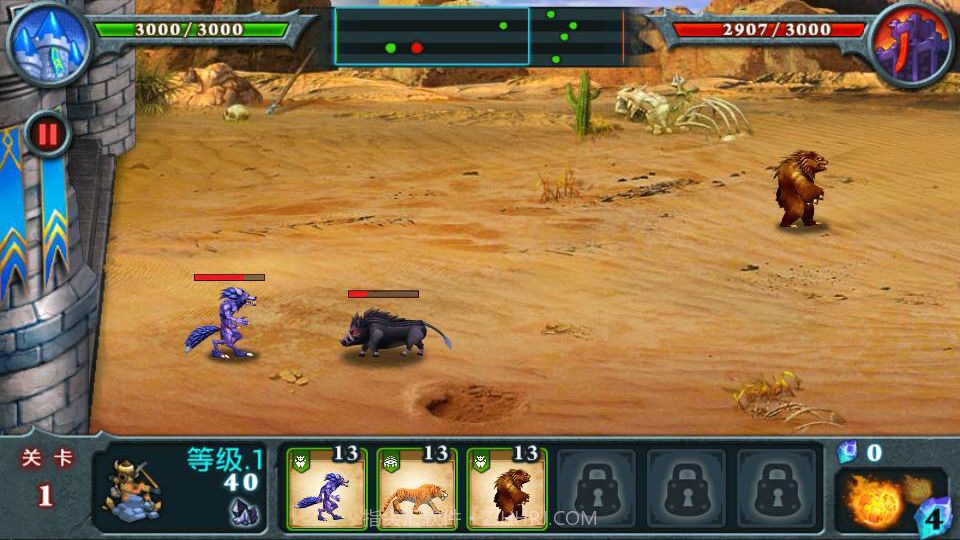Click the battlefield minimap radar
The width and height of the screenshot is (960, 540).
(x=479, y=37)
